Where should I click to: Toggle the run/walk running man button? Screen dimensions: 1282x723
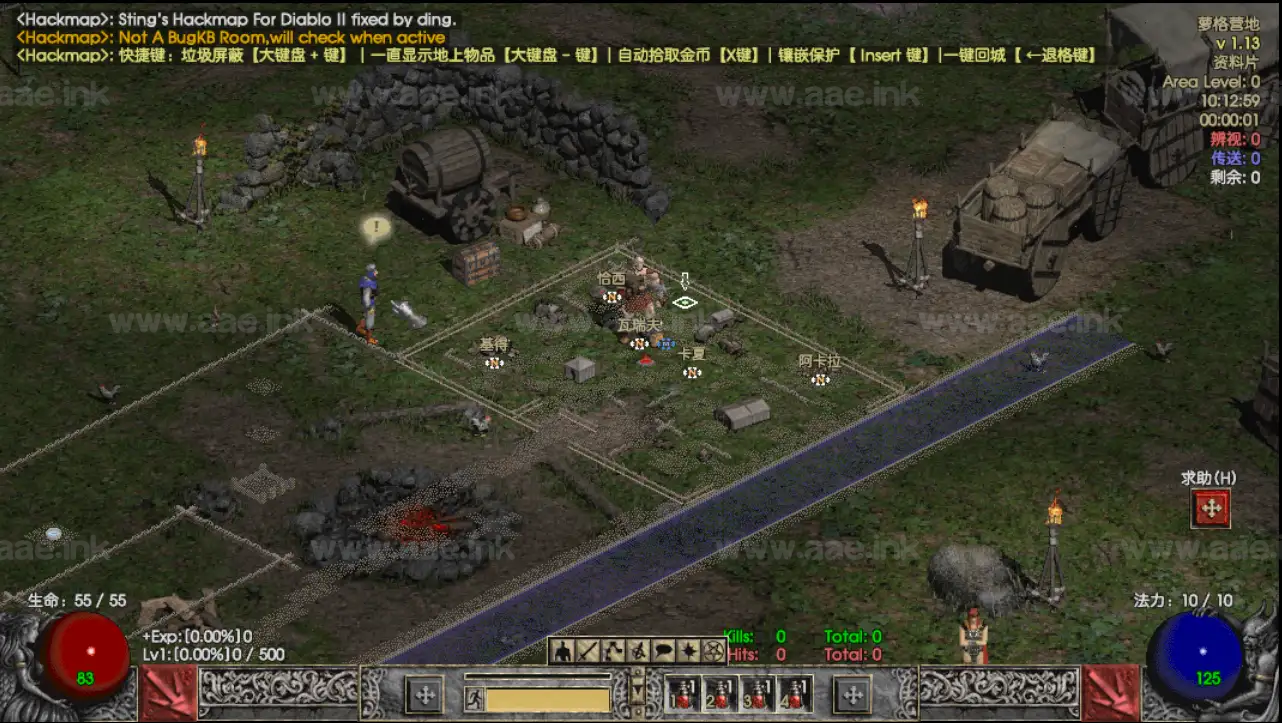pos(475,698)
